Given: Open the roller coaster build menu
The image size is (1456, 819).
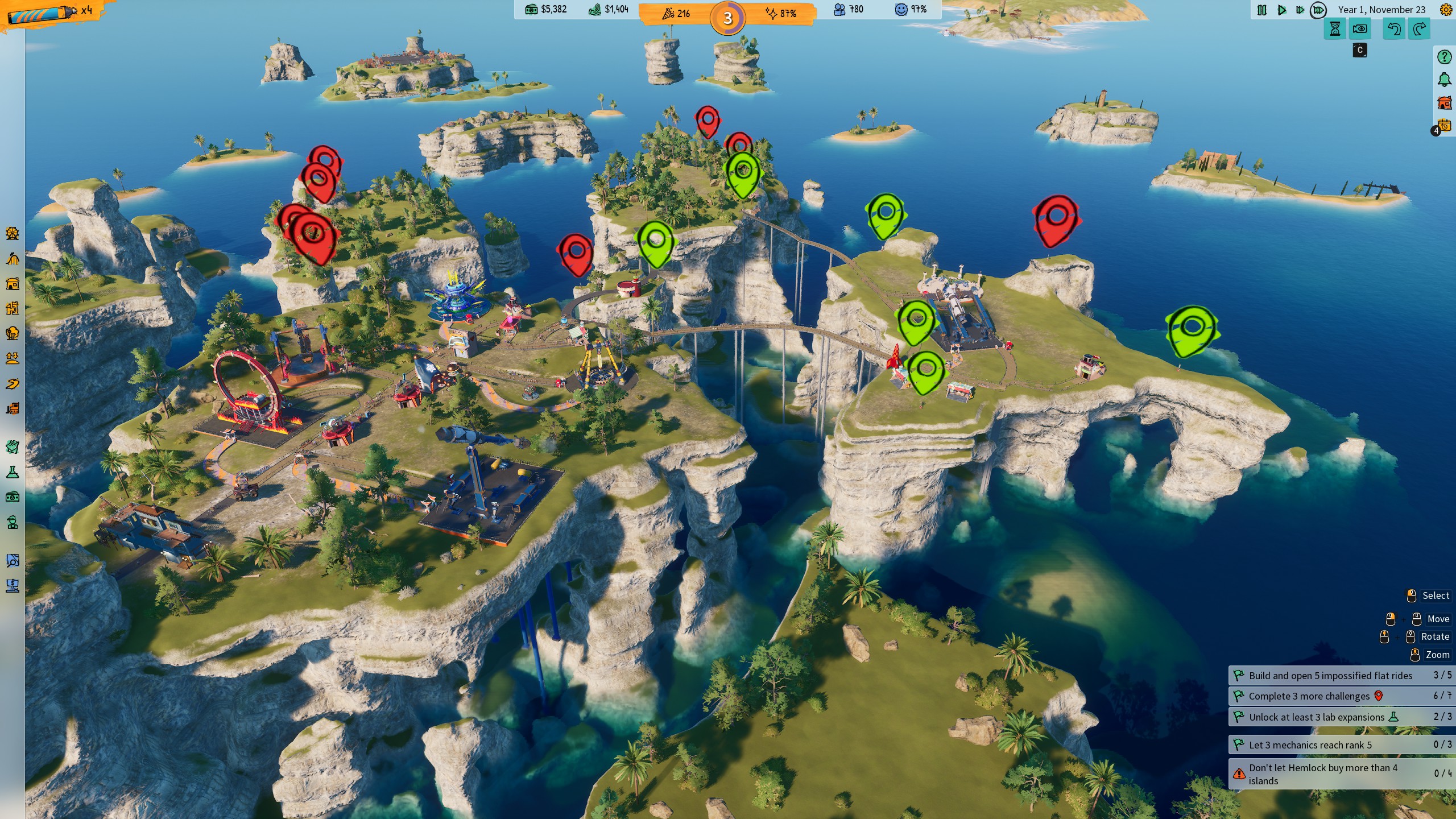Looking at the screenshot, I should (13, 259).
